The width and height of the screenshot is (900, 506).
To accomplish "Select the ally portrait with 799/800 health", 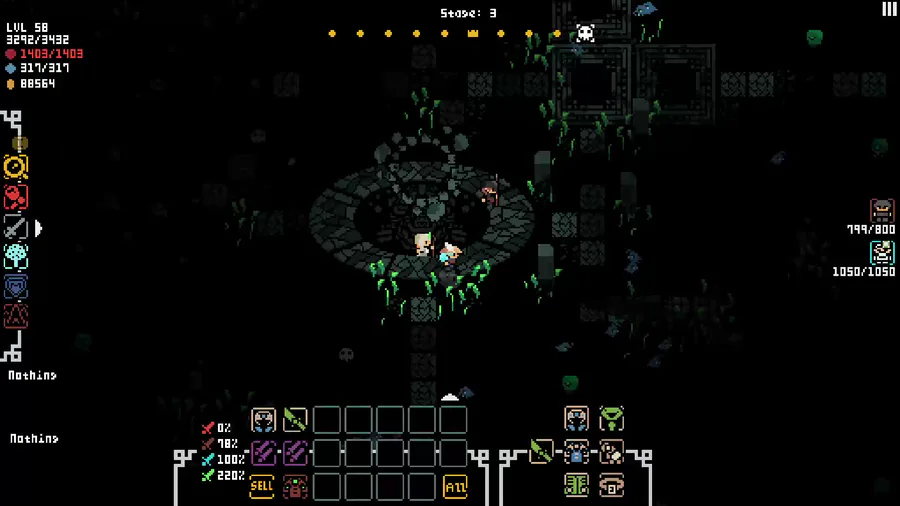I will click(x=882, y=211).
